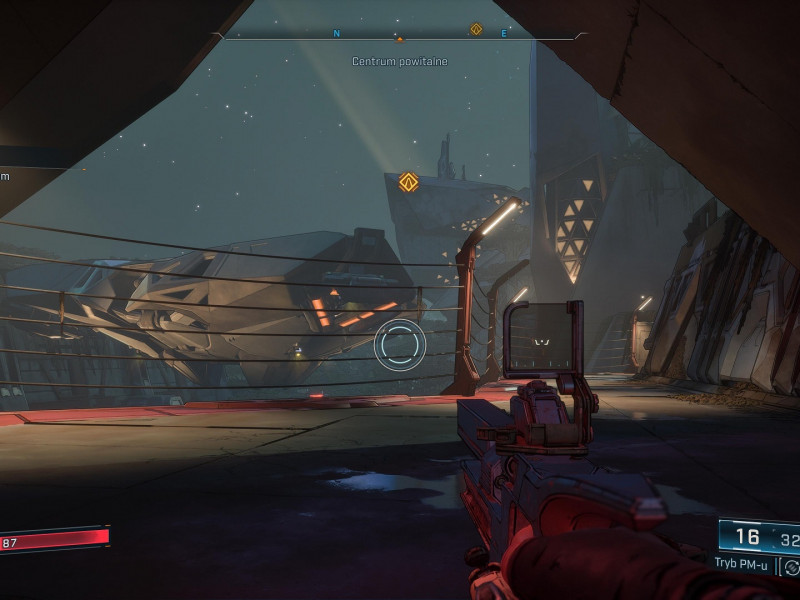The width and height of the screenshot is (800, 600).
Task: Toggle the weapon fire mode swap icon
Action: pos(791,567)
